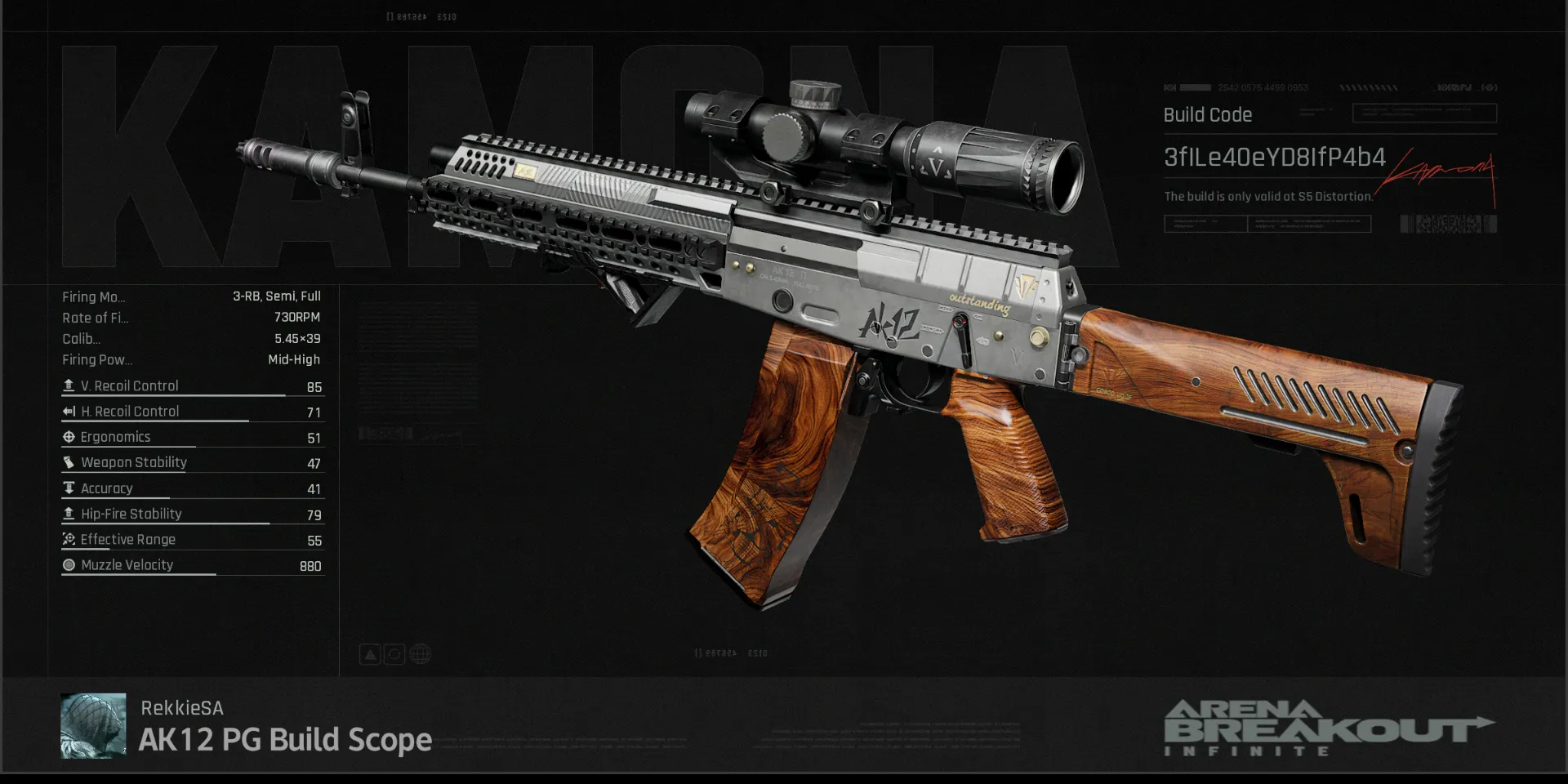This screenshot has width=1568, height=784.
Task: Expand the Rate of Fi... field
Action: (x=94, y=318)
